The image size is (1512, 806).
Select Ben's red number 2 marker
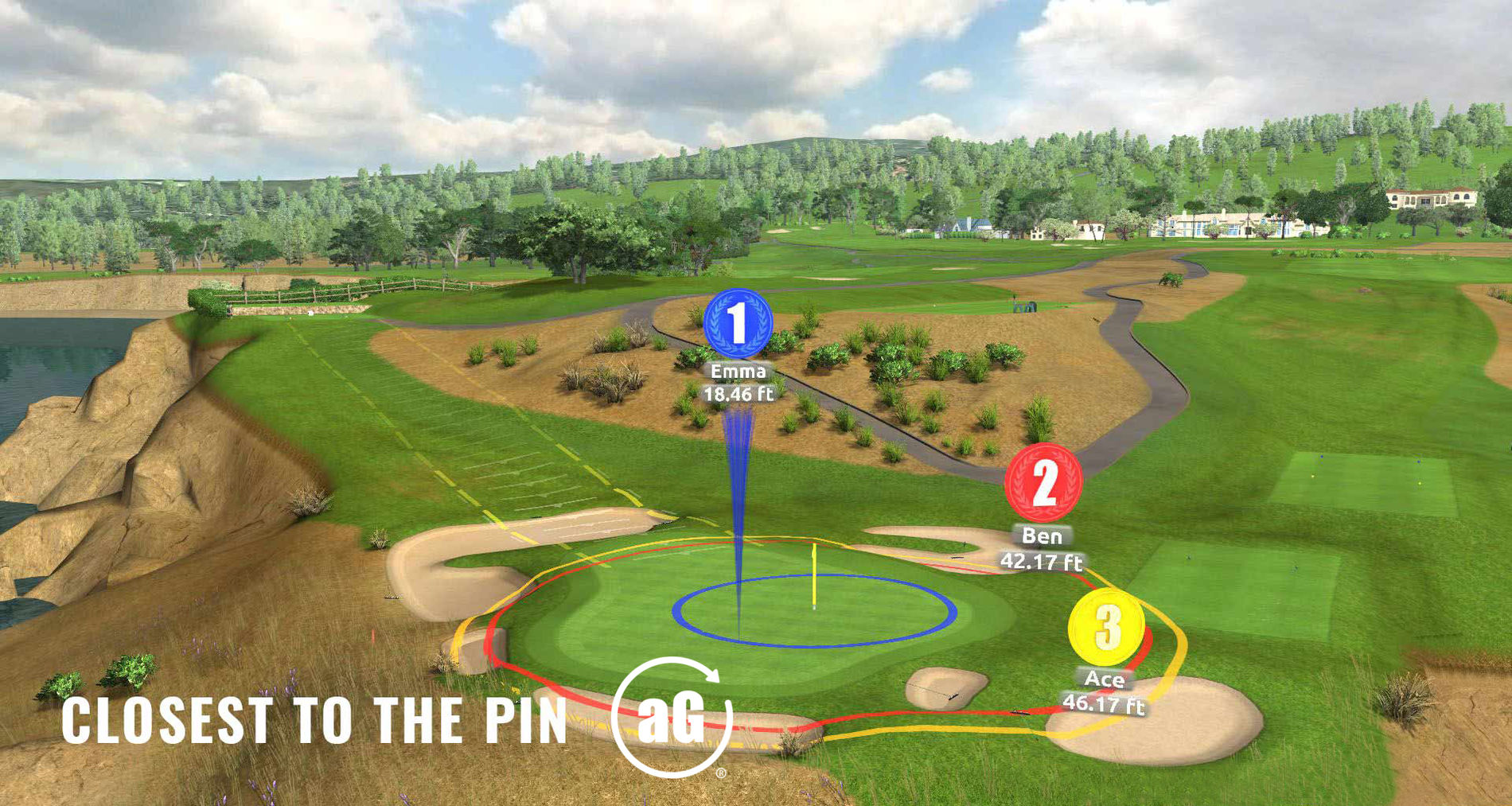[1042, 481]
